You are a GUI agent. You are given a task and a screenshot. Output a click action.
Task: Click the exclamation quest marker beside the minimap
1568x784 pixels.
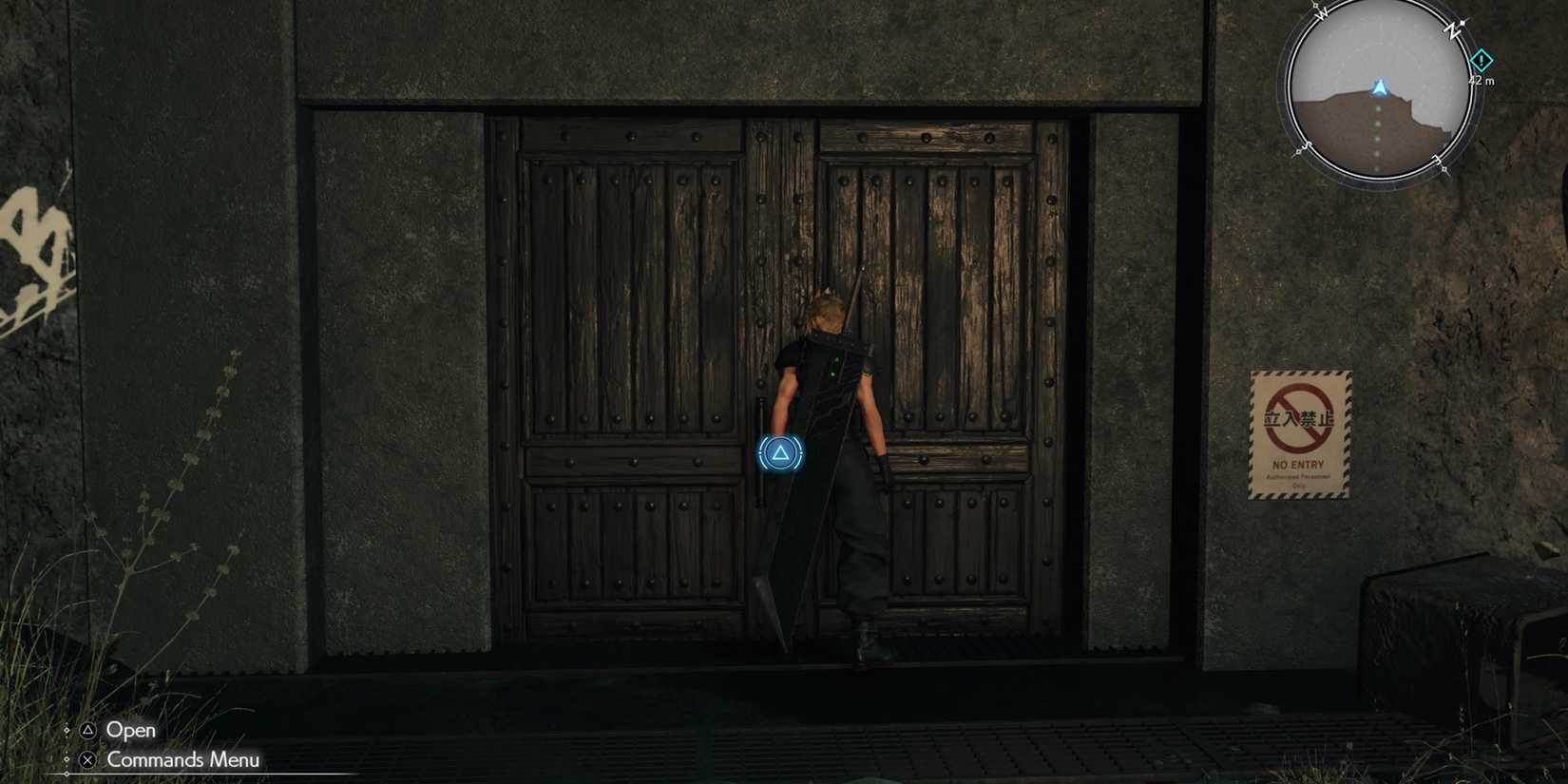coord(1482,61)
